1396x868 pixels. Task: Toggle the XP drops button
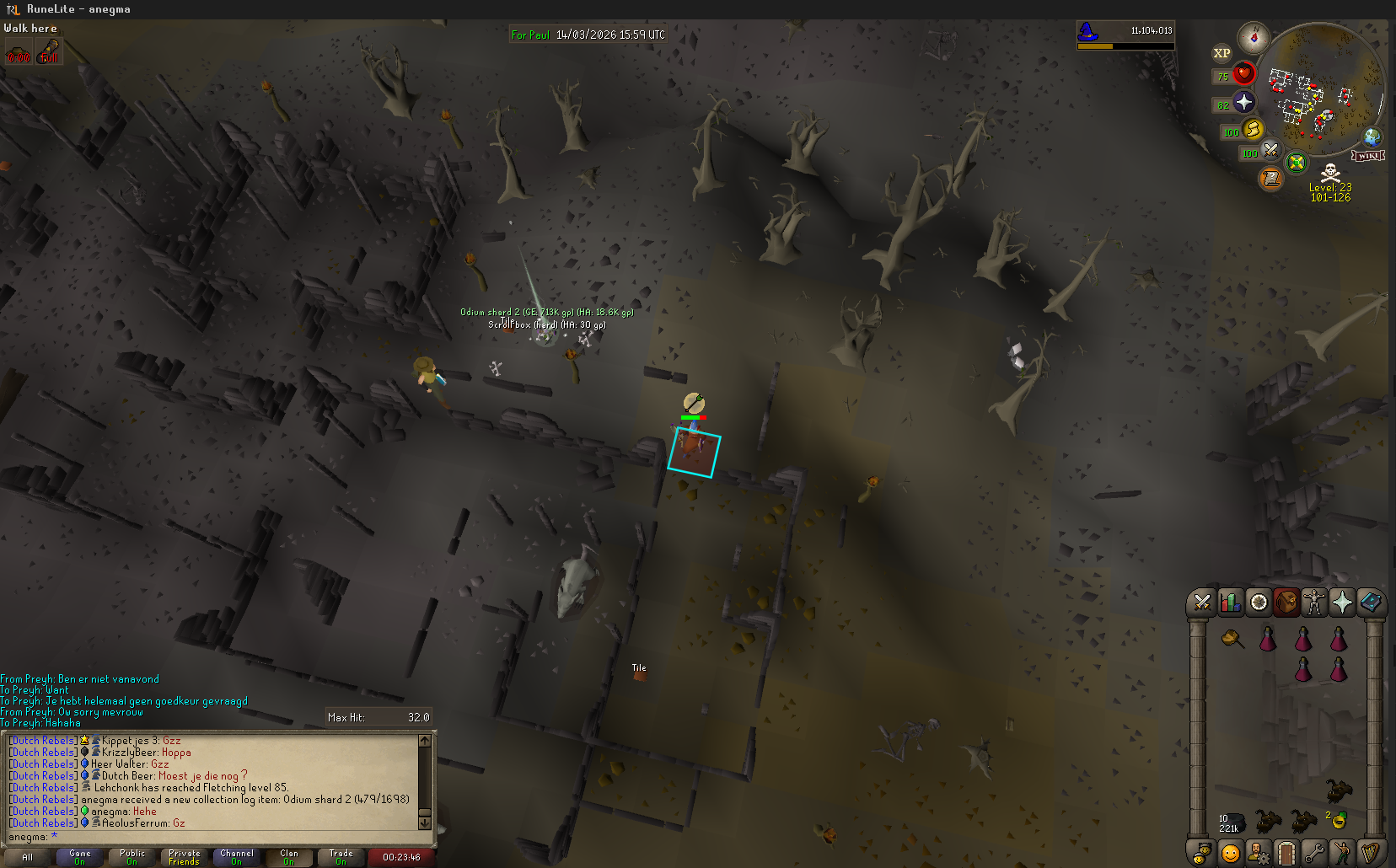click(1221, 53)
